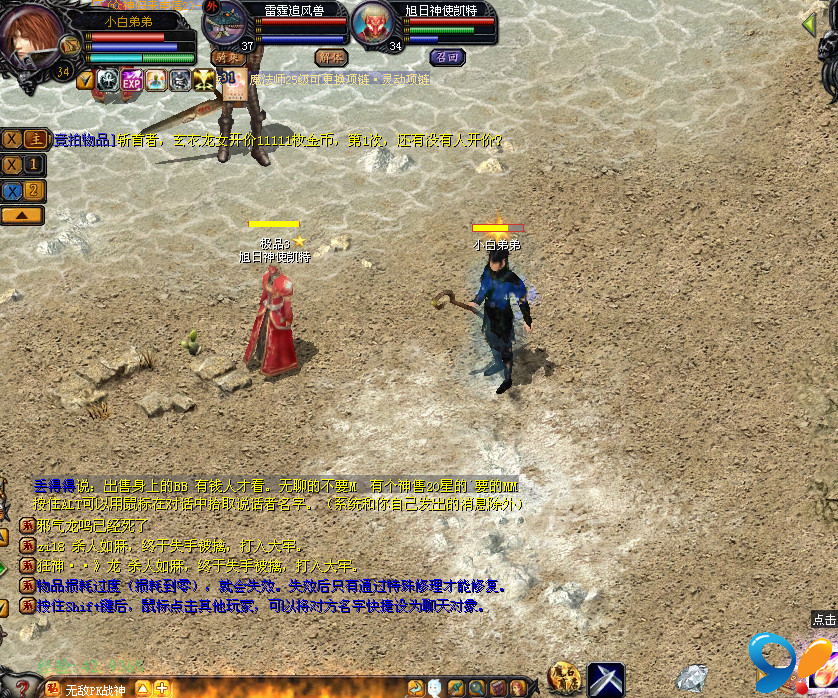
Task: Click the chat input box showing 无敌PK战神
Action: coord(97,689)
